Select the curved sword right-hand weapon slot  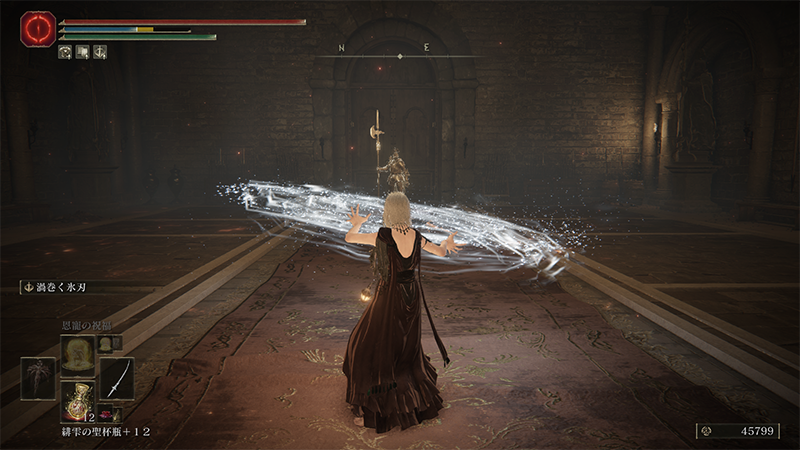[x=116, y=378]
